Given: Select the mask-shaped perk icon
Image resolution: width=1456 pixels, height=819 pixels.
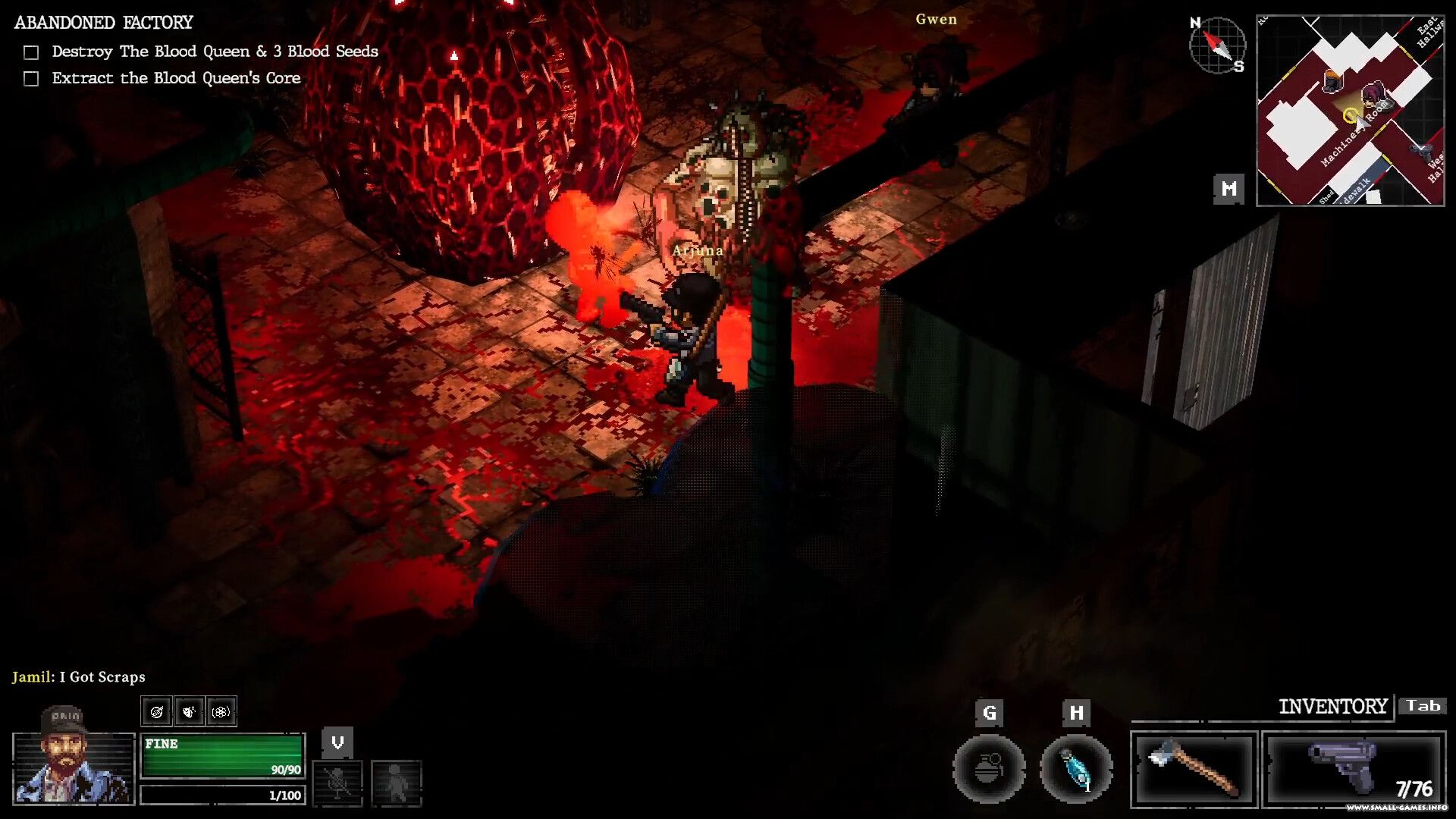Looking at the screenshot, I should 189,711.
